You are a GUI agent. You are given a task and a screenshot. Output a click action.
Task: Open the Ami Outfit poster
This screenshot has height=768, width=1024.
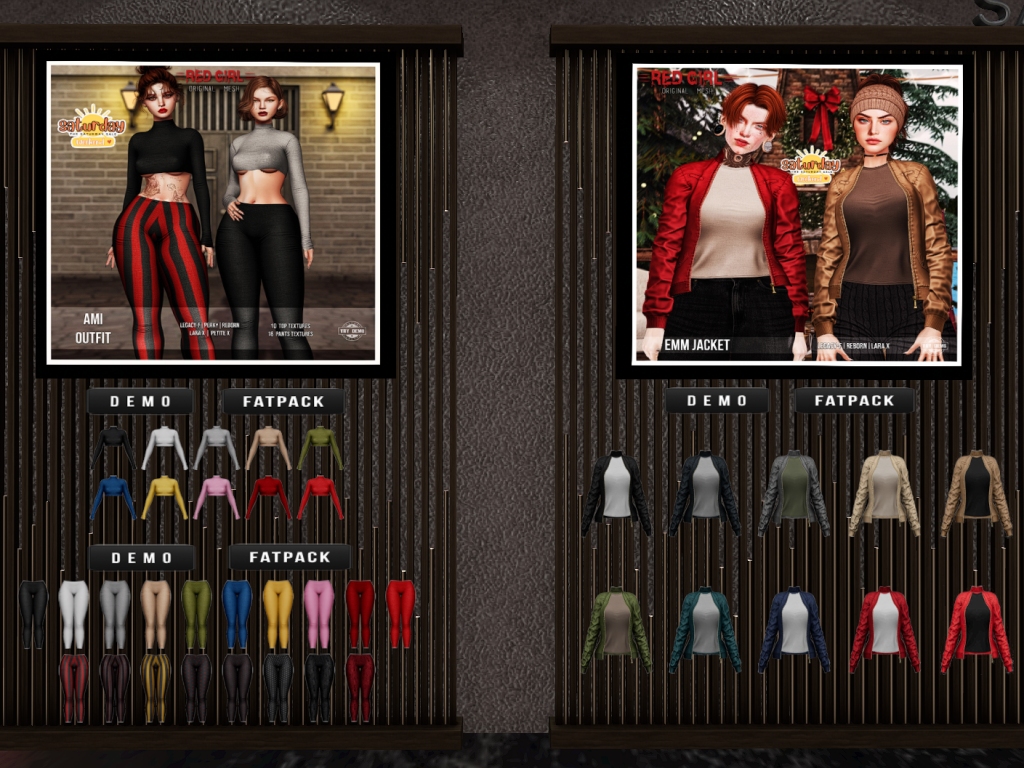click(x=213, y=213)
